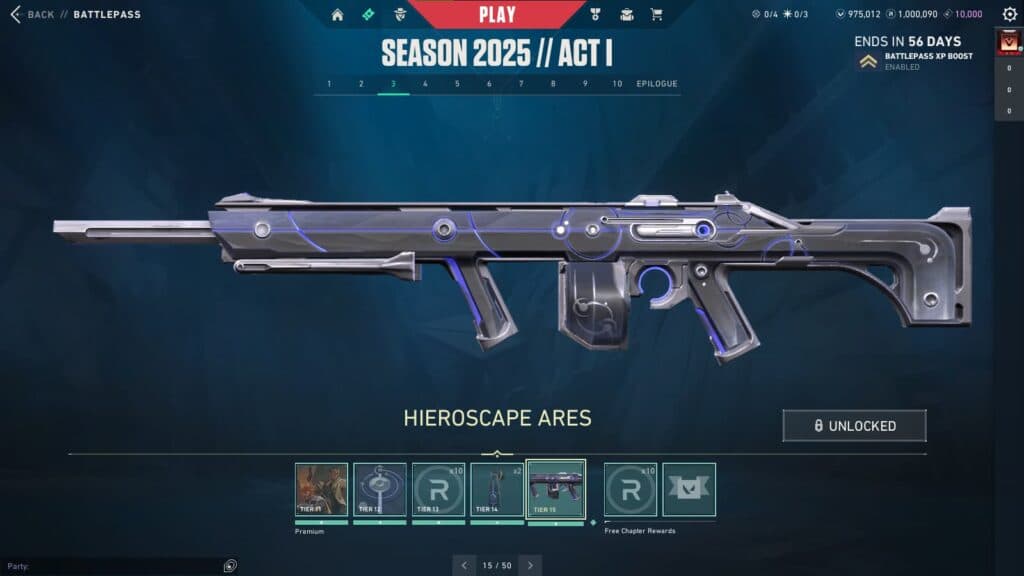Select the free chapter Radianite reward
The image size is (1024, 576).
pyautogui.click(x=630, y=489)
